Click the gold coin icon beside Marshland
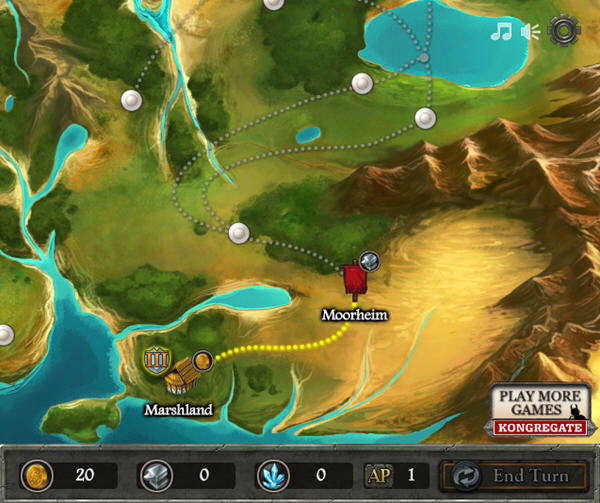The image size is (600, 503). tap(202, 359)
